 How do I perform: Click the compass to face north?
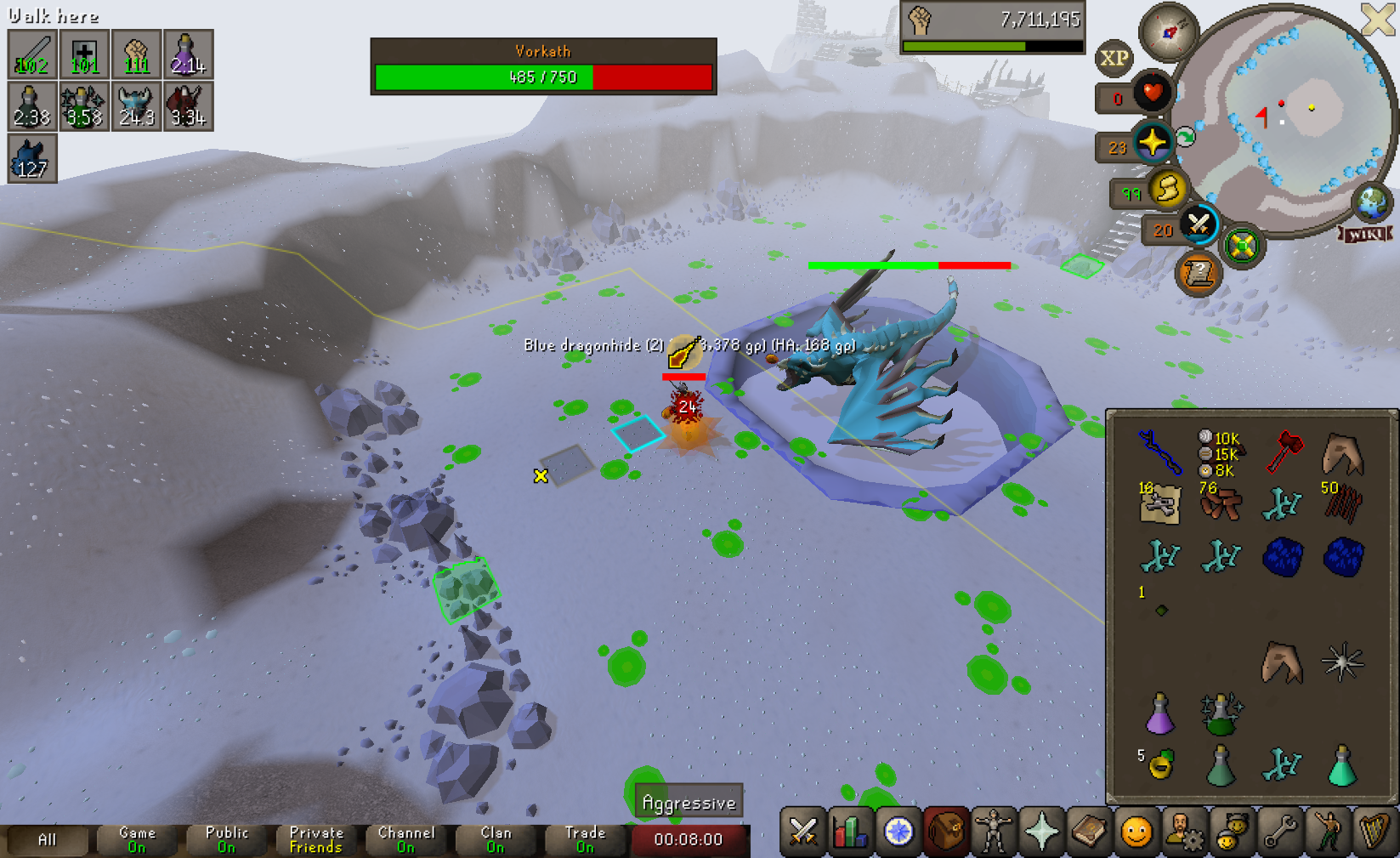click(1169, 32)
